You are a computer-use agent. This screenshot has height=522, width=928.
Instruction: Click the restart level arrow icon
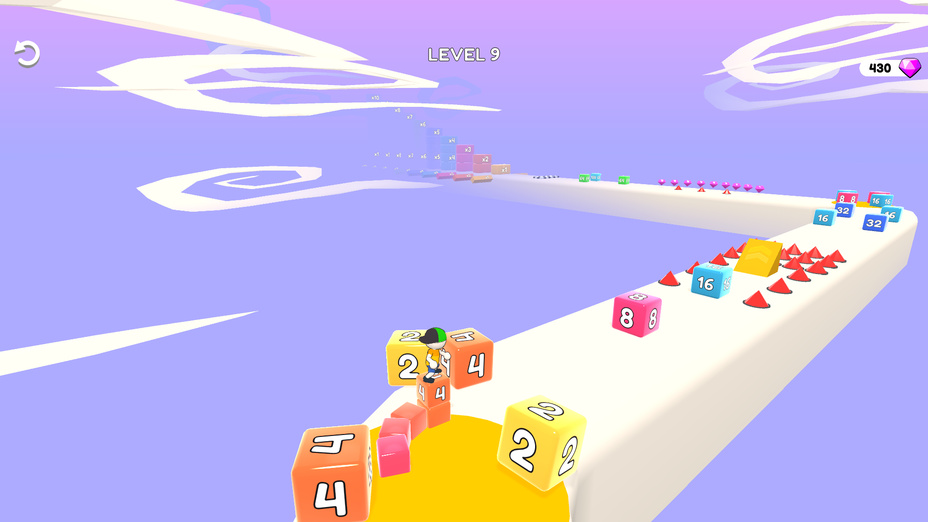point(27,54)
